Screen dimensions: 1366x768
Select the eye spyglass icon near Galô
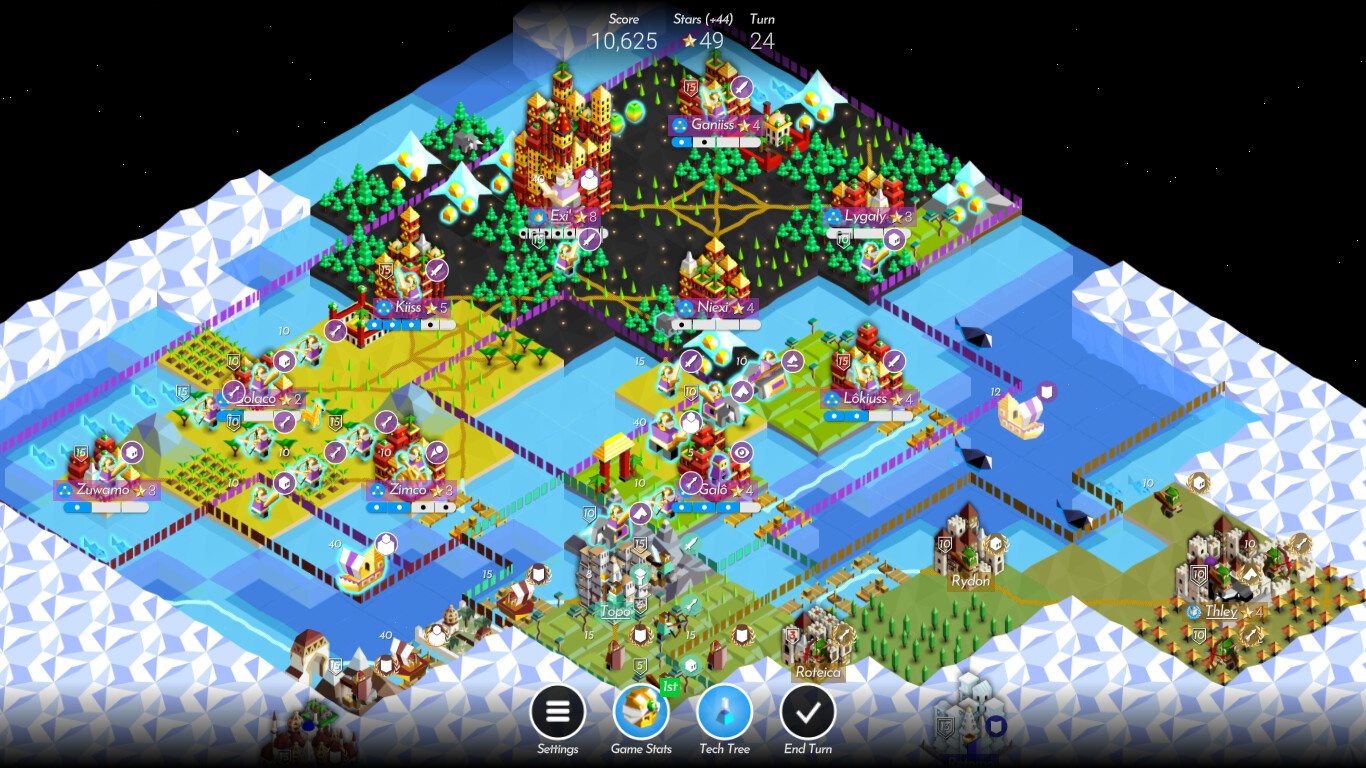[x=741, y=452]
